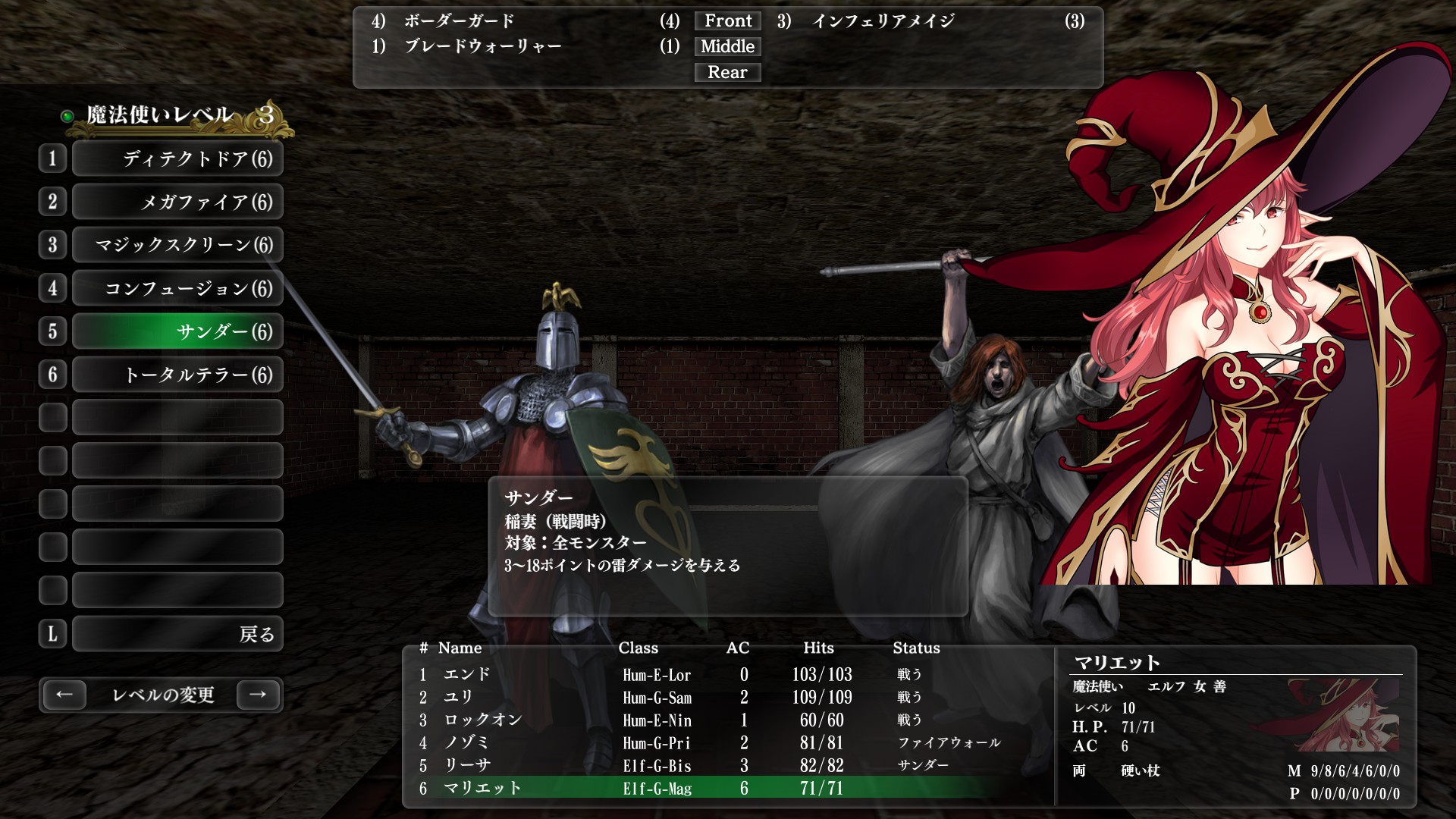Viewport: 1456px width, 819px height.
Task: Go to next spell level with right arrow
Action: pyautogui.click(x=258, y=695)
